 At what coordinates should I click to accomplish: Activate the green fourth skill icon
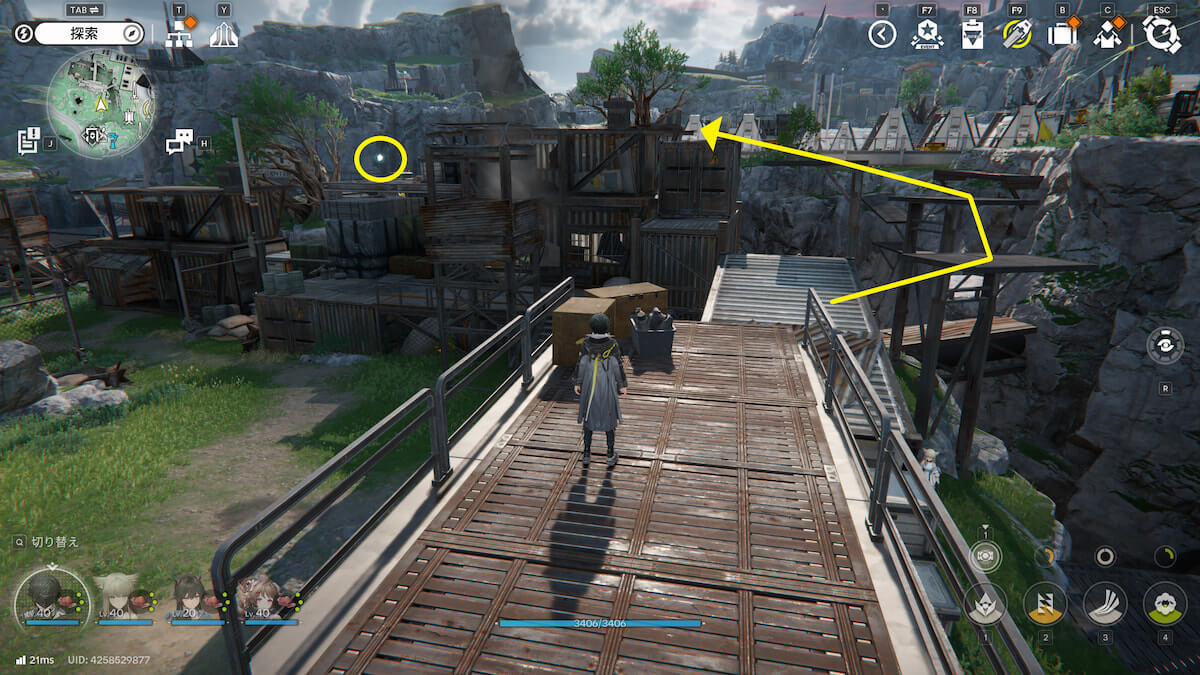tap(1164, 603)
